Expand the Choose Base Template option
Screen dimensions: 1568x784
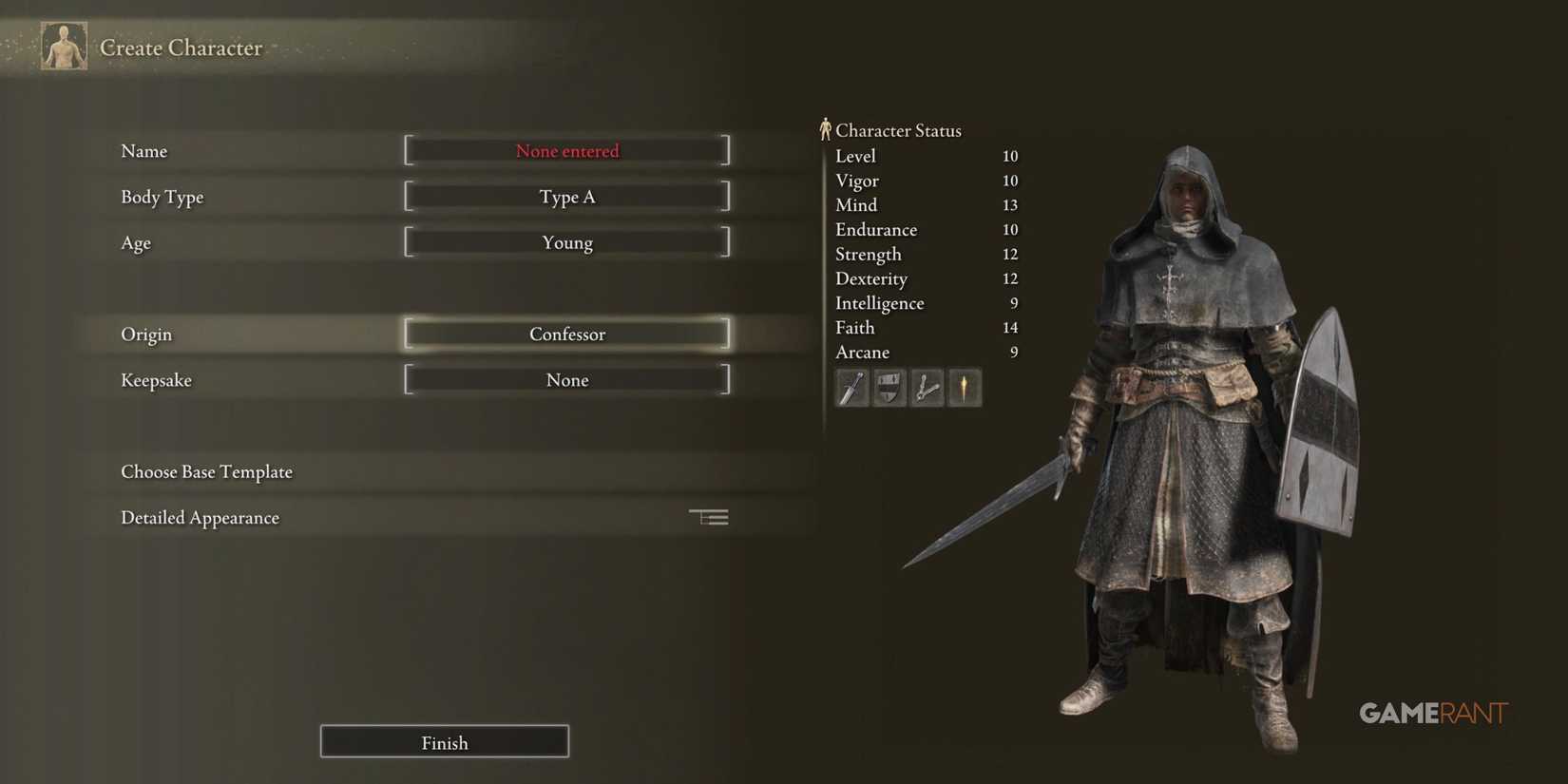[x=206, y=471]
